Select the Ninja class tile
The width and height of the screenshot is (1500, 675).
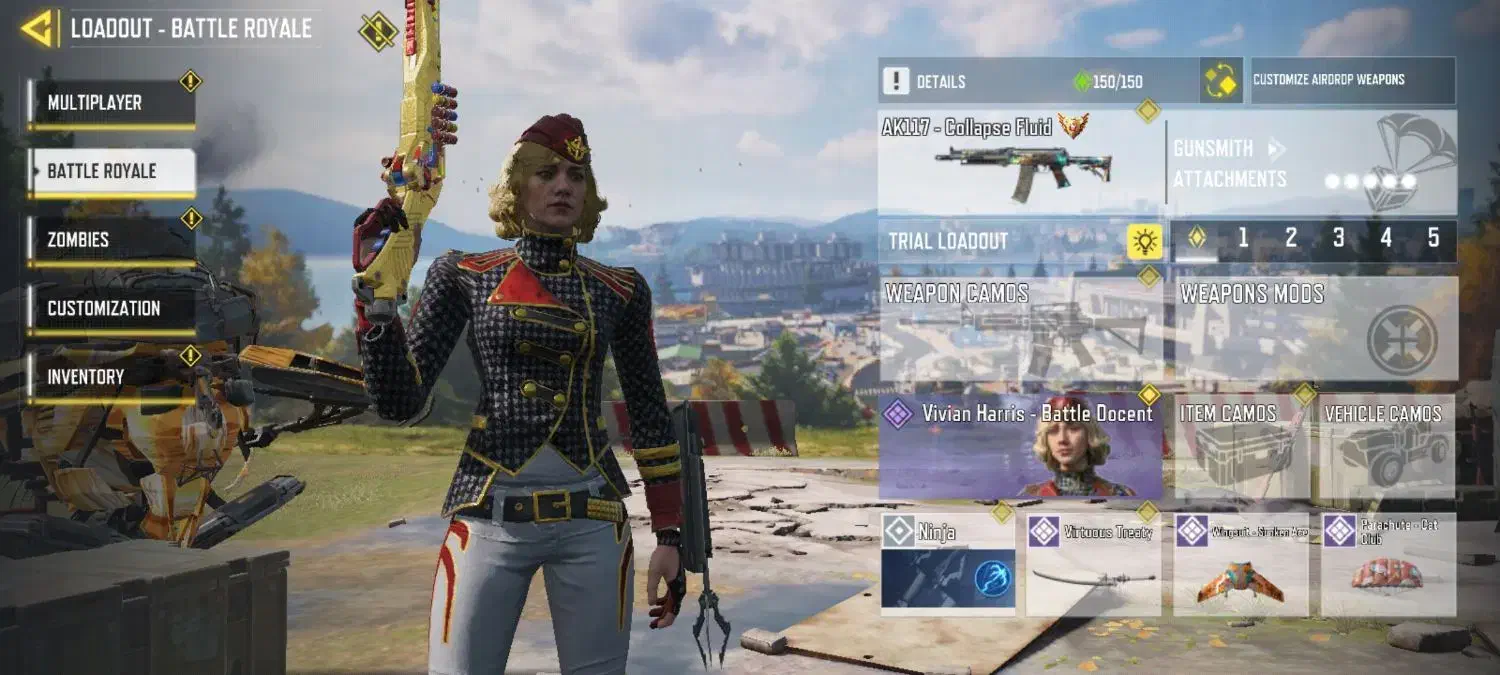tap(947, 563)
